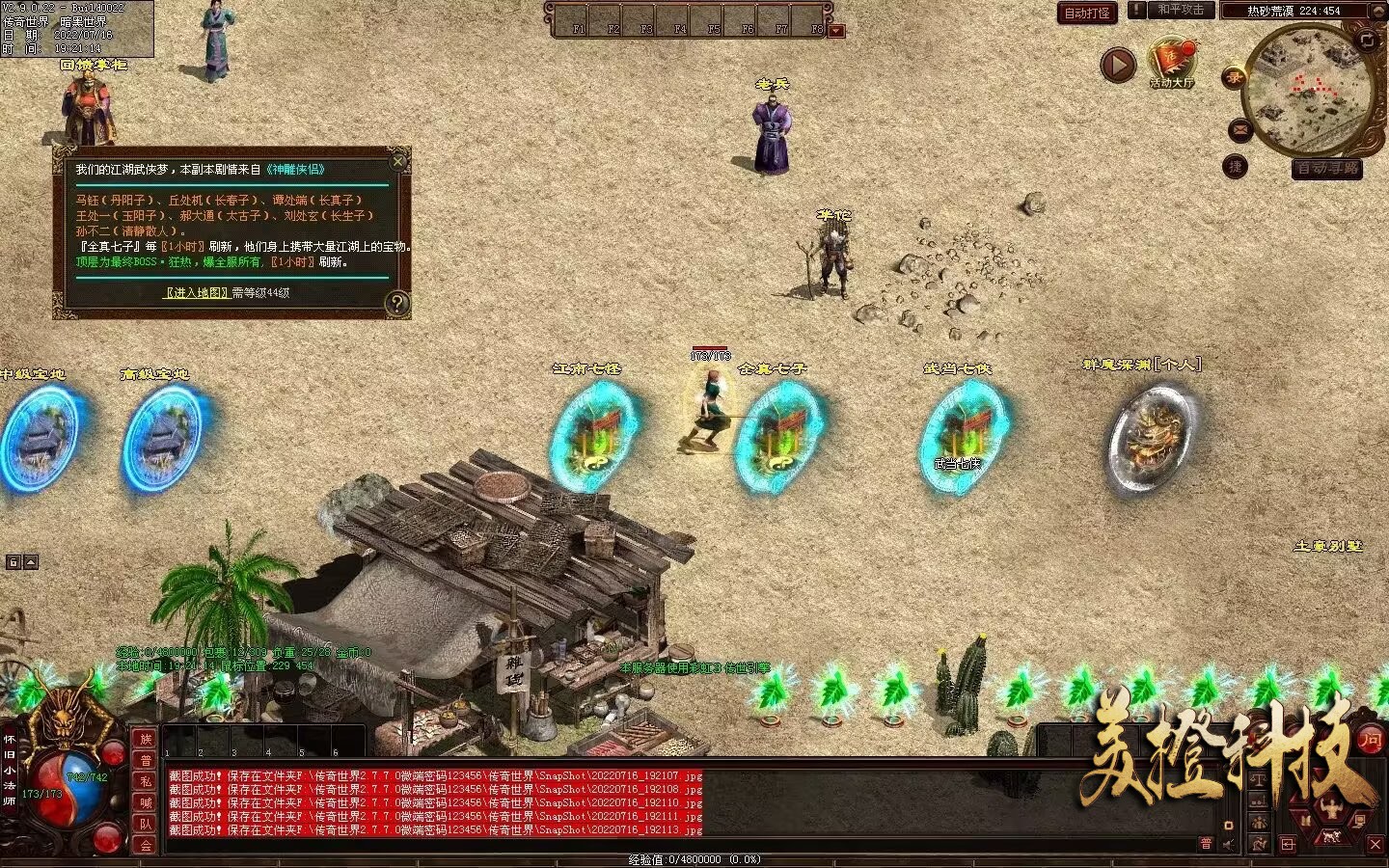Open the scales trade icon
This screenshot has height=868, width=1389.
point(1258,779)
